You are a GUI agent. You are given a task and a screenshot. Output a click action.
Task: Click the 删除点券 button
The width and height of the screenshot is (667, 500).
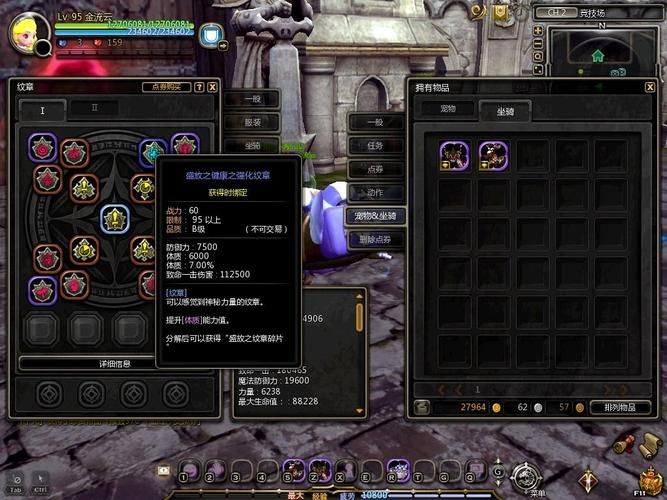click(x=375, y=239)
